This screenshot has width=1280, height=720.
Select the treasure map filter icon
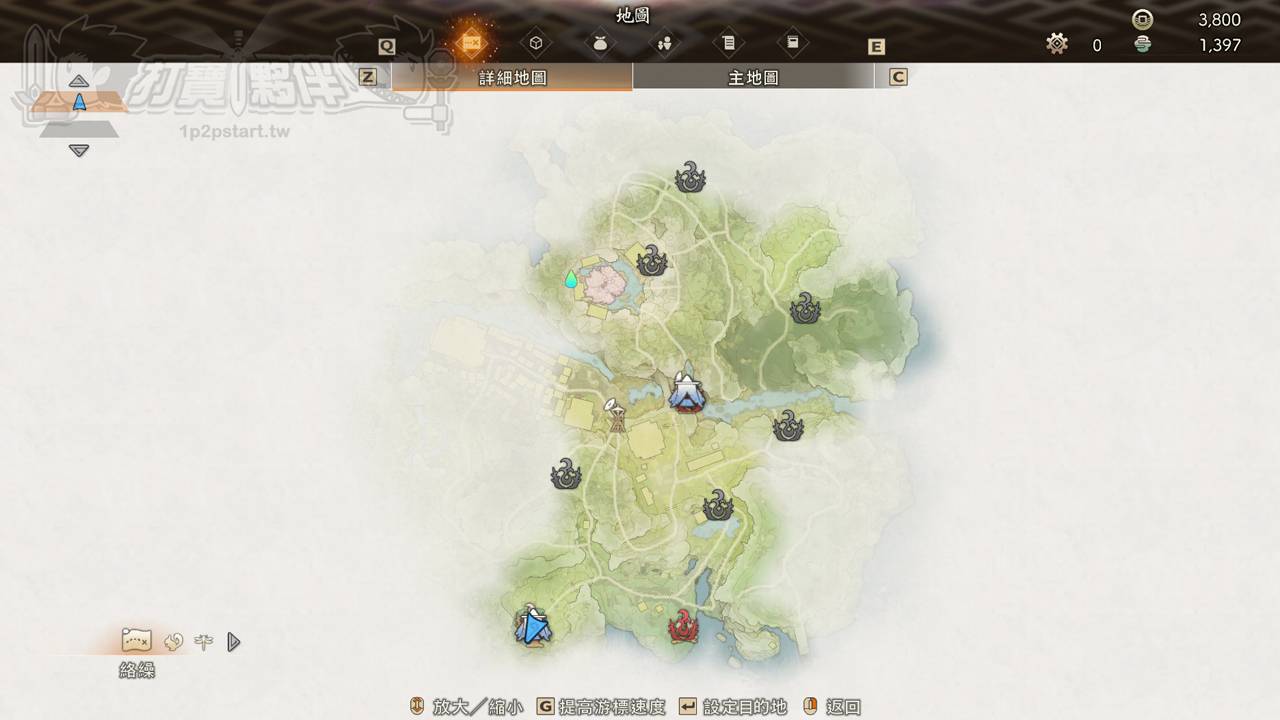click(x=136, y=640)
